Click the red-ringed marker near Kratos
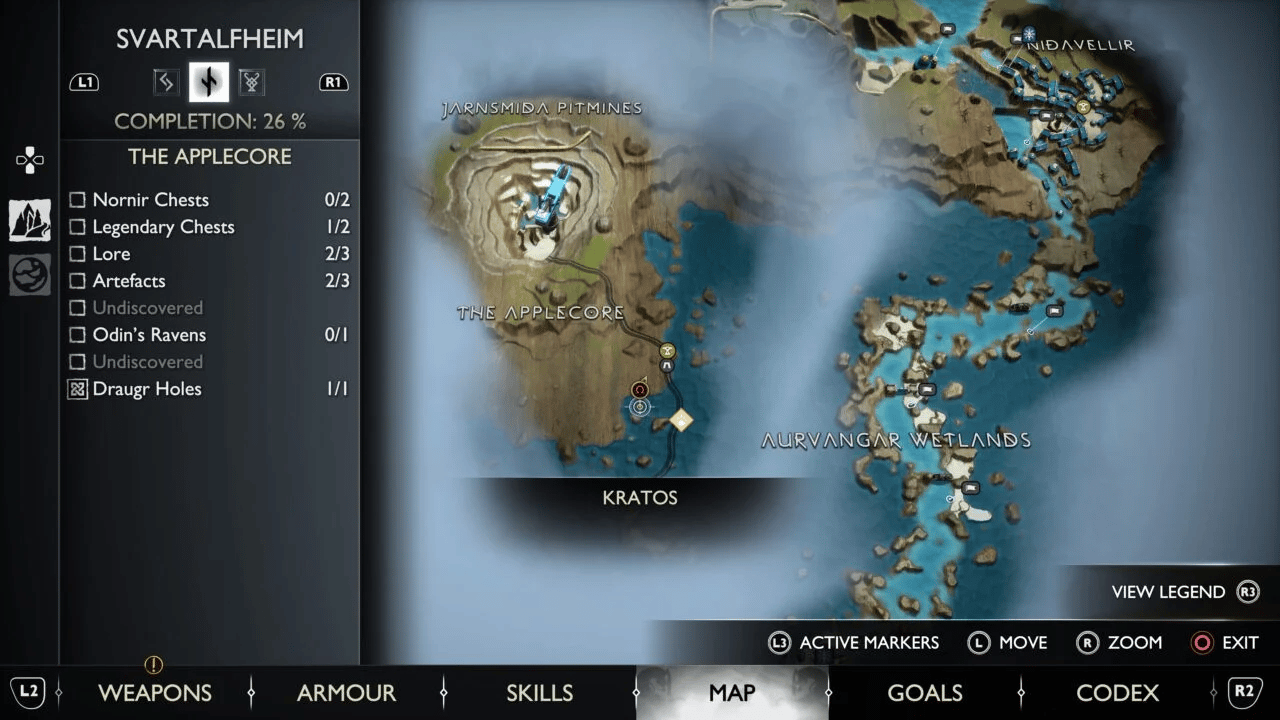The height and width of the screenshot is (720, 1280). click(640, 389)
